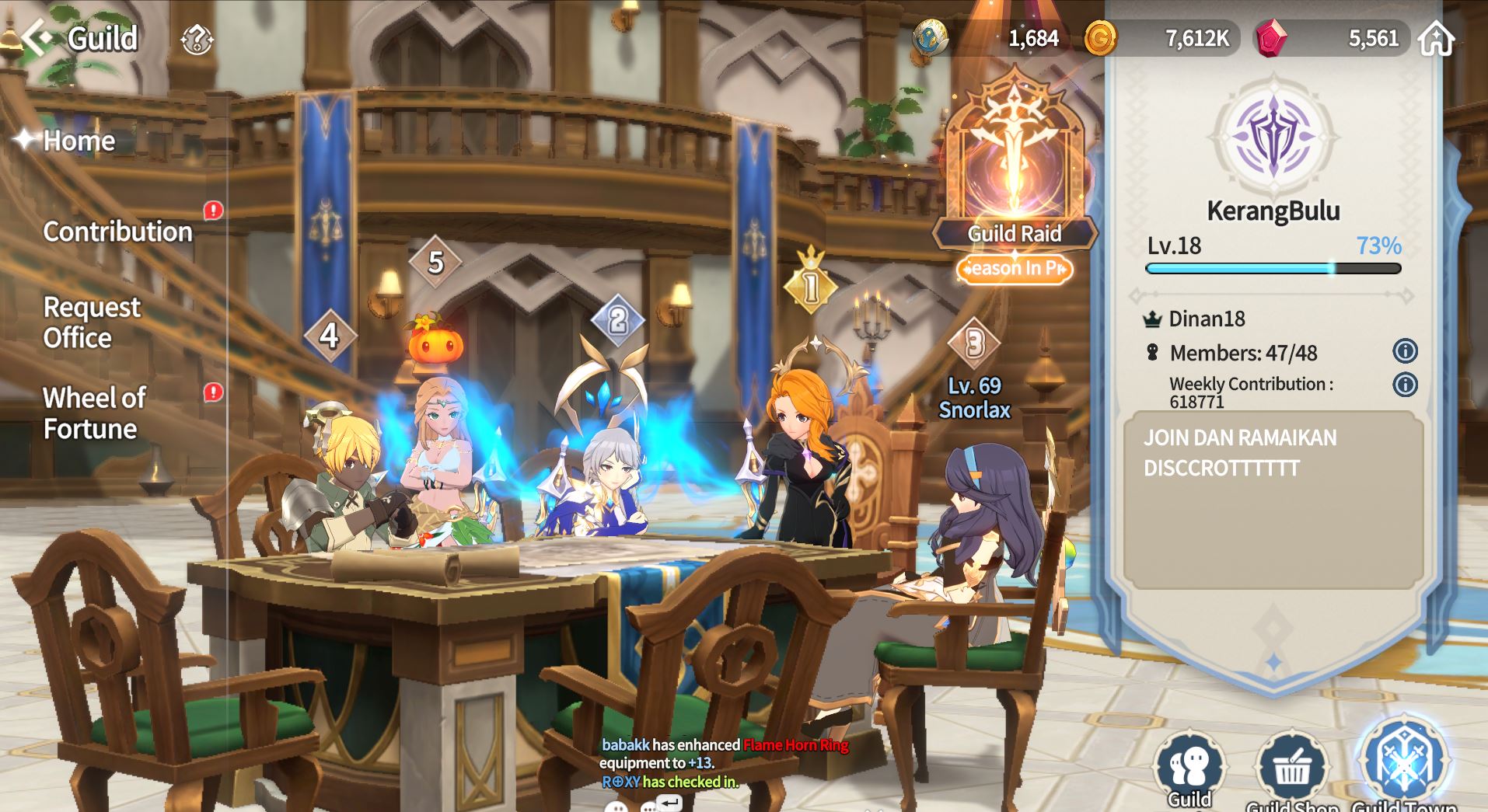Open the question mark help icon
1488x812 pixels.
tap(197, 39)
